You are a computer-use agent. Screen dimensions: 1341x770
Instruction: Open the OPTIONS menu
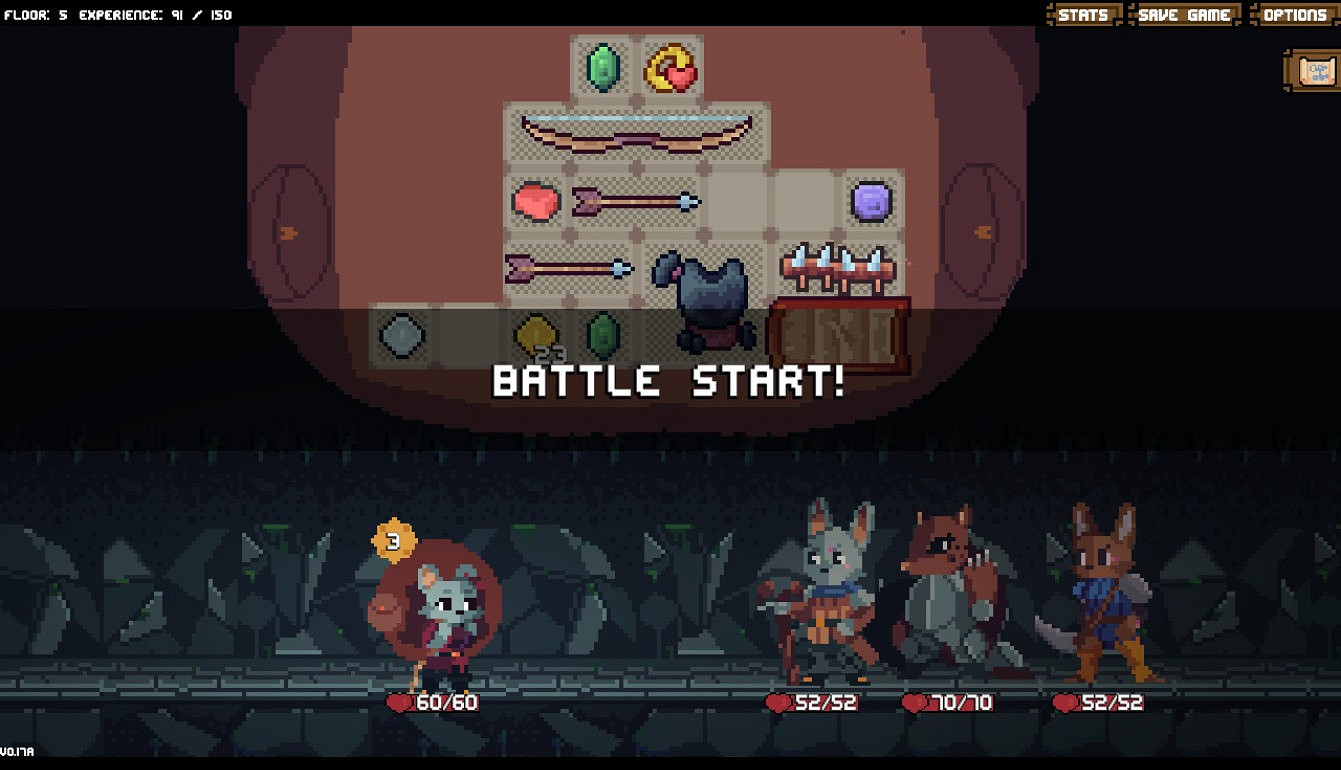point(1295,14)
